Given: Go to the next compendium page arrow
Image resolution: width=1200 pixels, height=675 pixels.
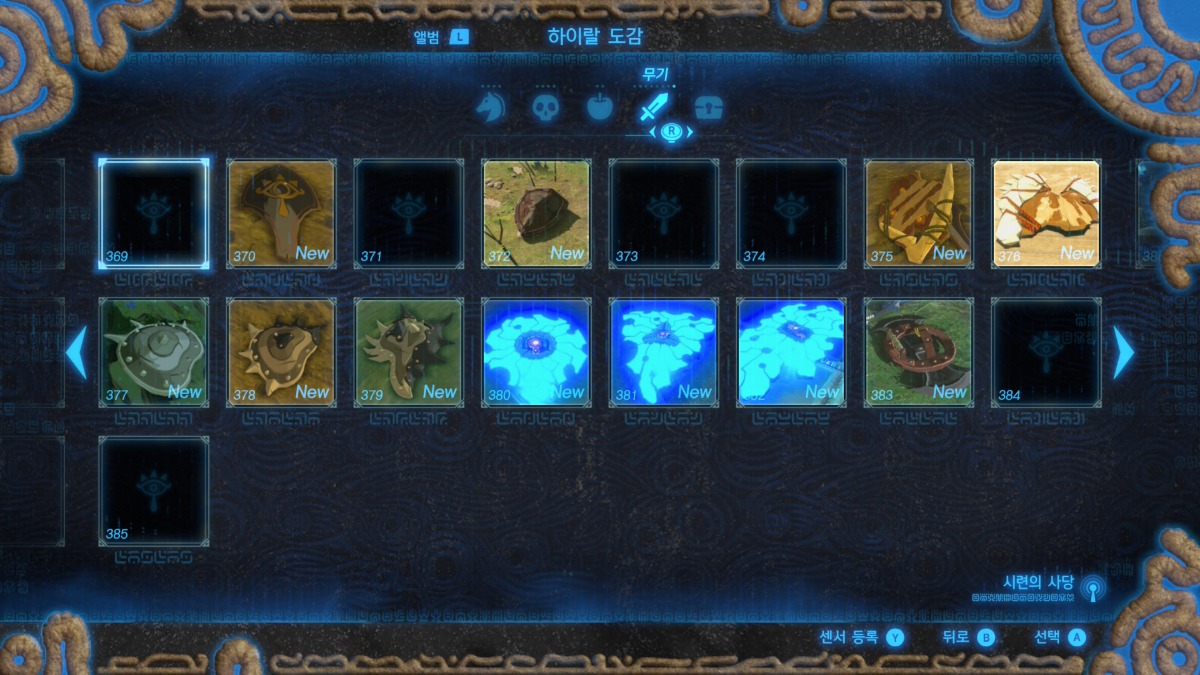Looking at the screenshot, I should click(x=1124, y=352).
